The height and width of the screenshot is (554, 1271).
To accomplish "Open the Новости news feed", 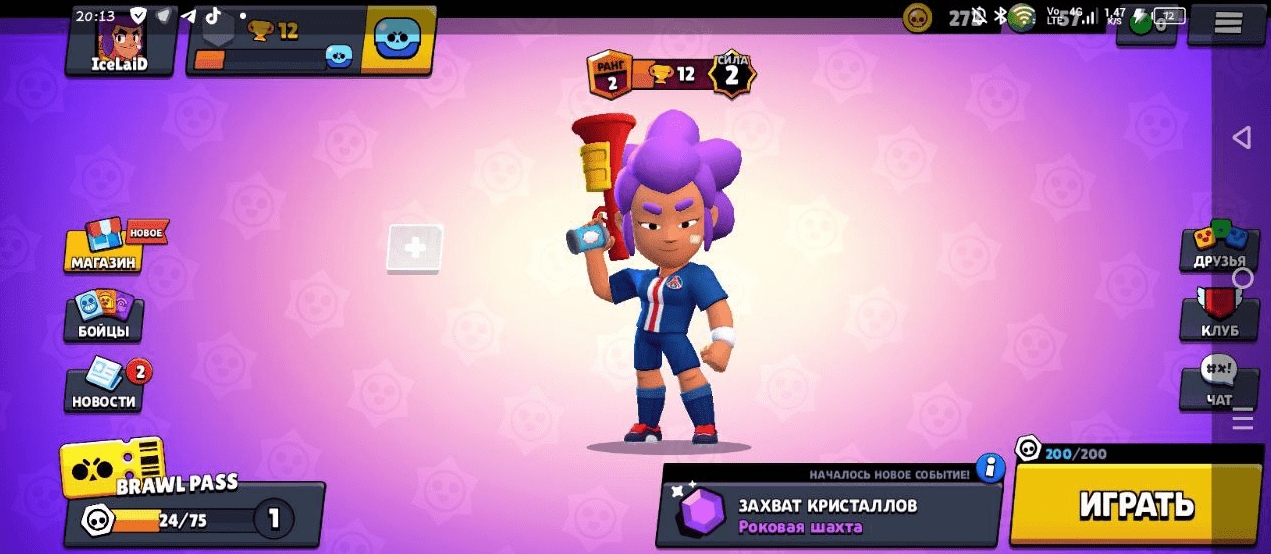I will click(x=104, y=388).
